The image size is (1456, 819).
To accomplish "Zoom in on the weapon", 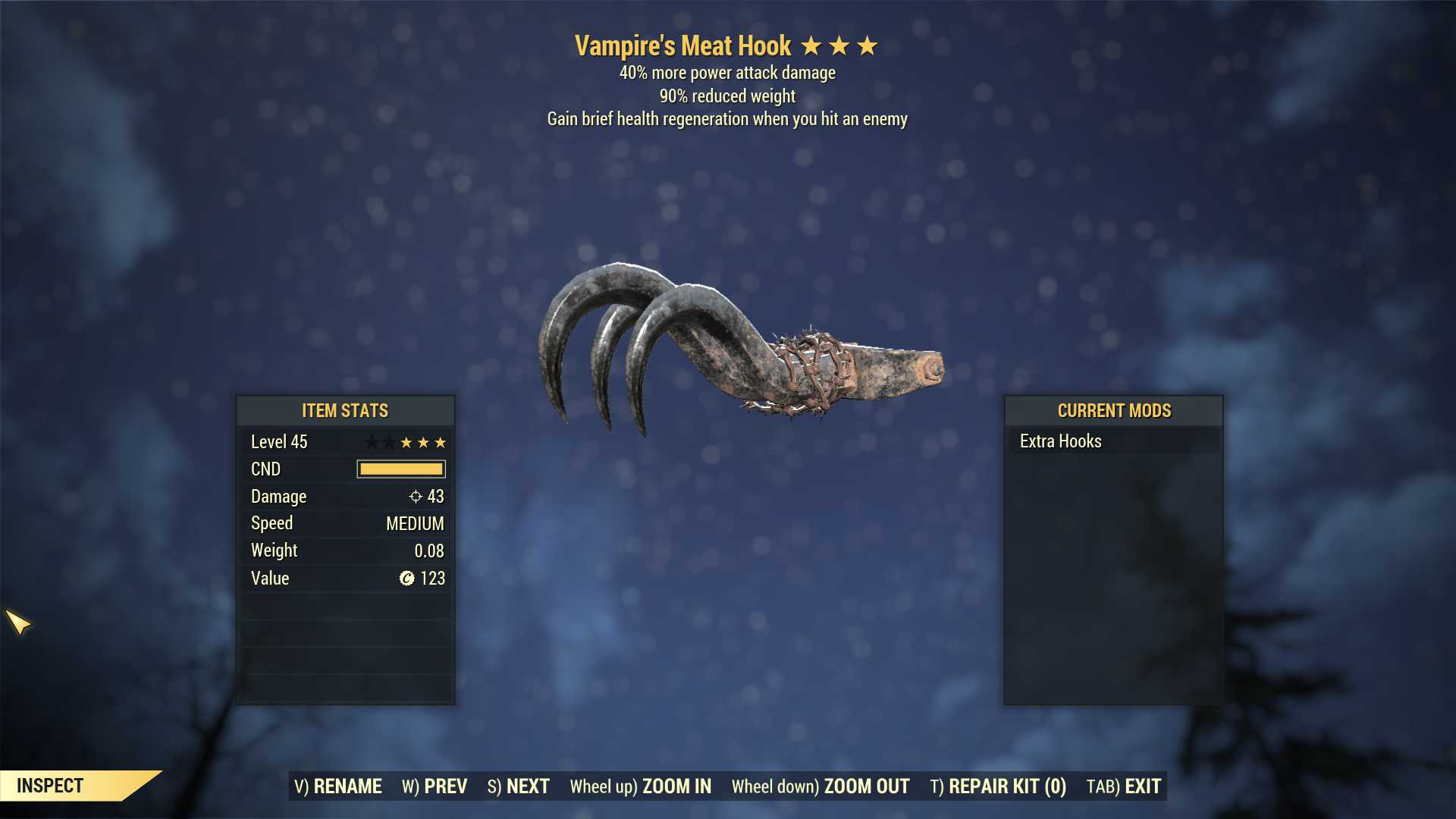I will [x=641, y=786].
